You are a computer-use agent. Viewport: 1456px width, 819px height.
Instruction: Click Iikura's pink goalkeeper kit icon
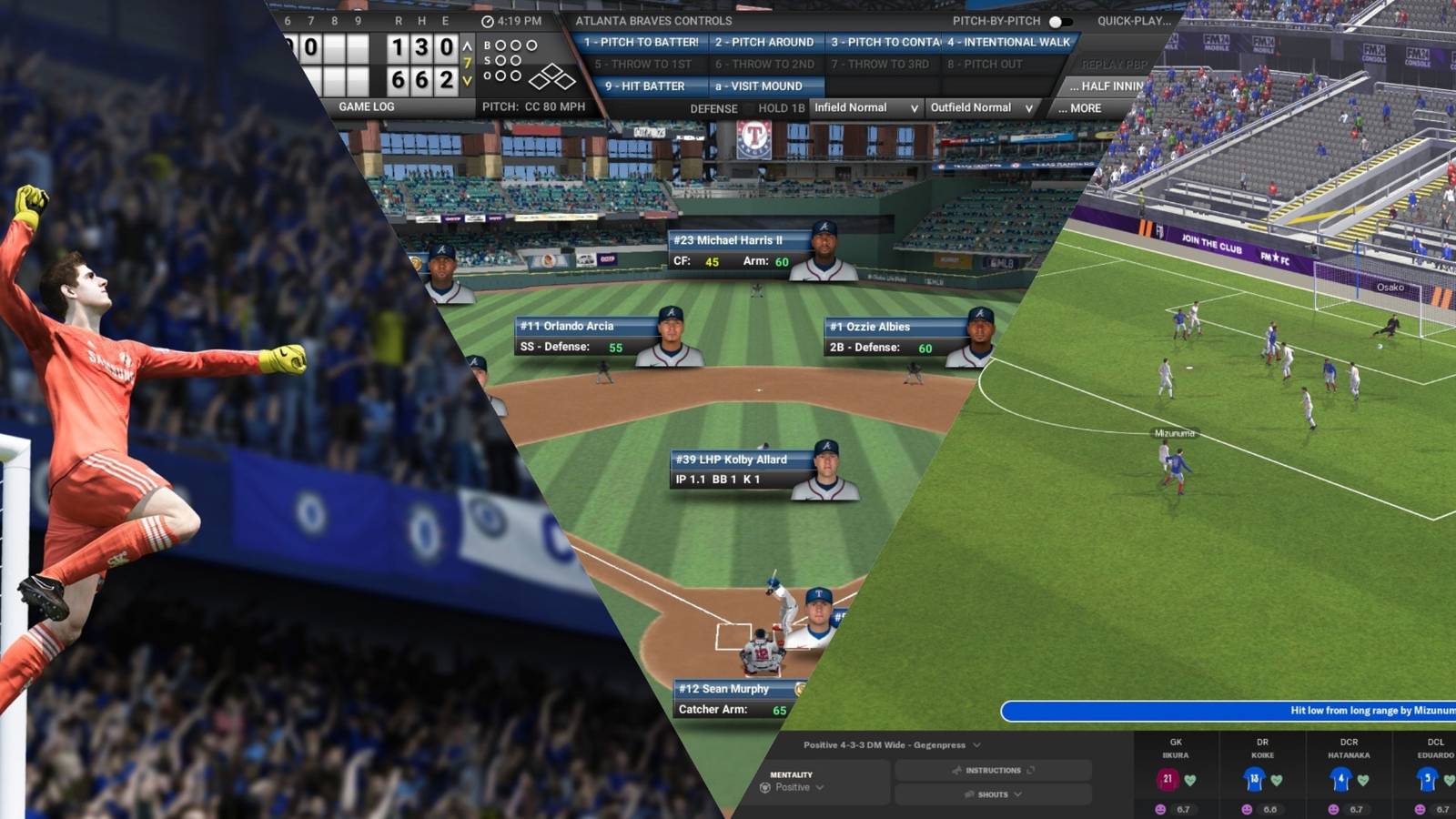pyautogui.click(x=1168, y=778)
